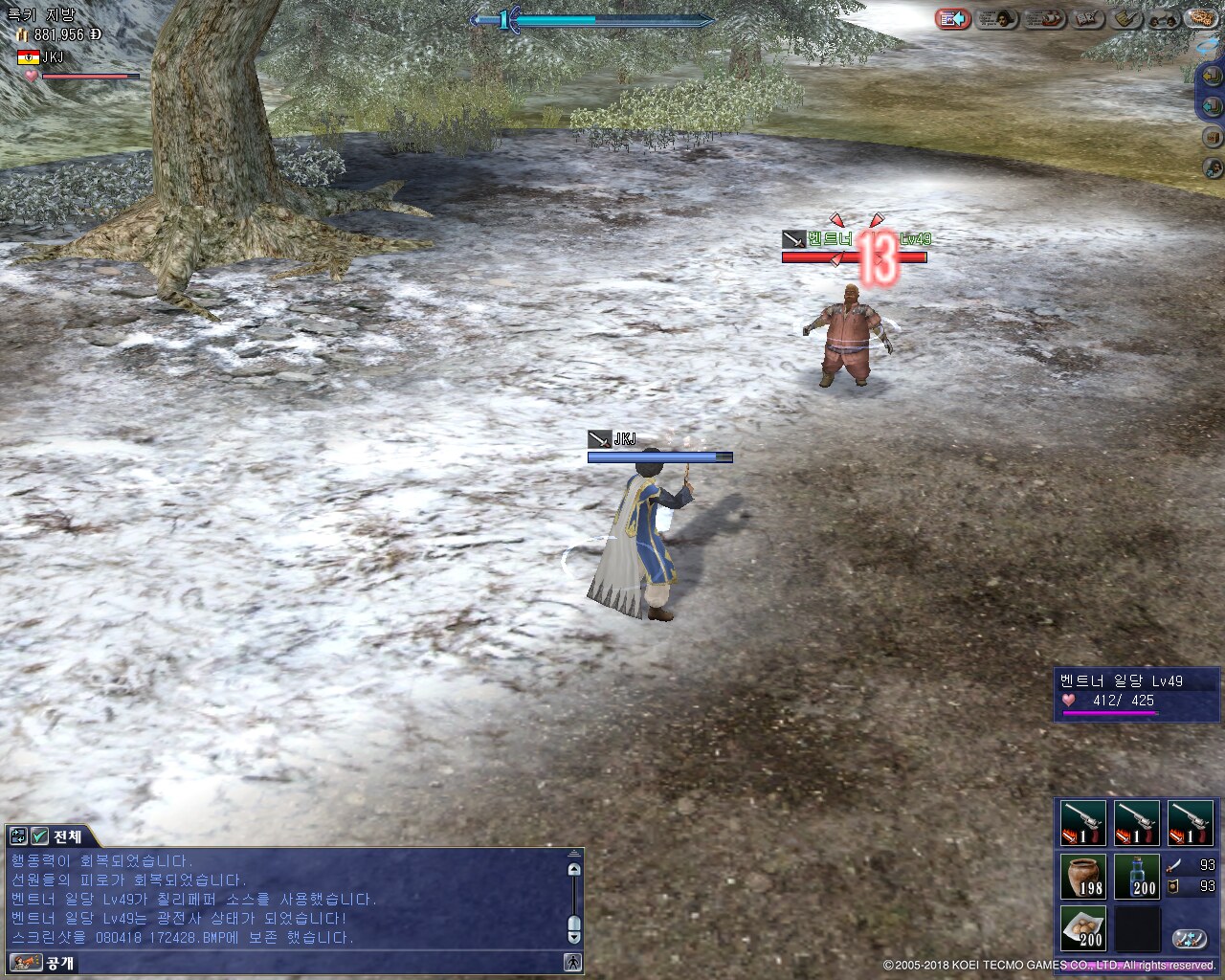
Task: Open the two-faces chat bubble menu
Action: click(x=1164, y=19)
